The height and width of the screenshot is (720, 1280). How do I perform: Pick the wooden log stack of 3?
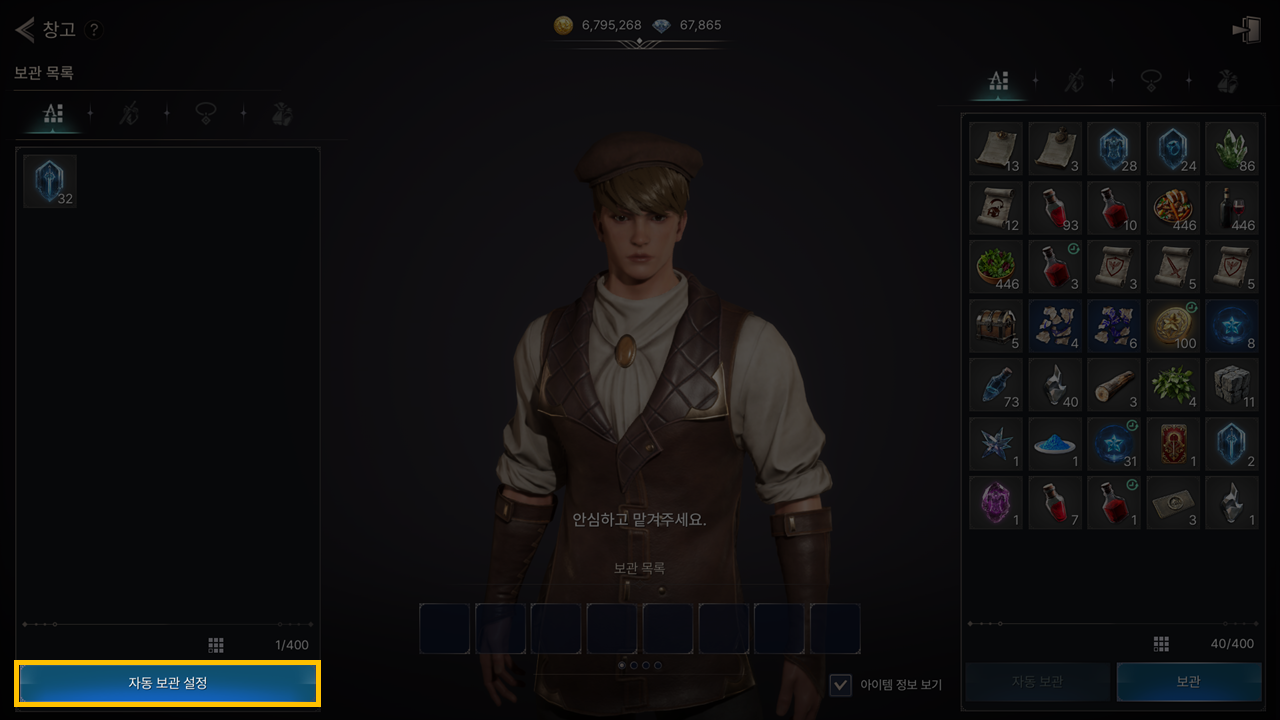1114,385
